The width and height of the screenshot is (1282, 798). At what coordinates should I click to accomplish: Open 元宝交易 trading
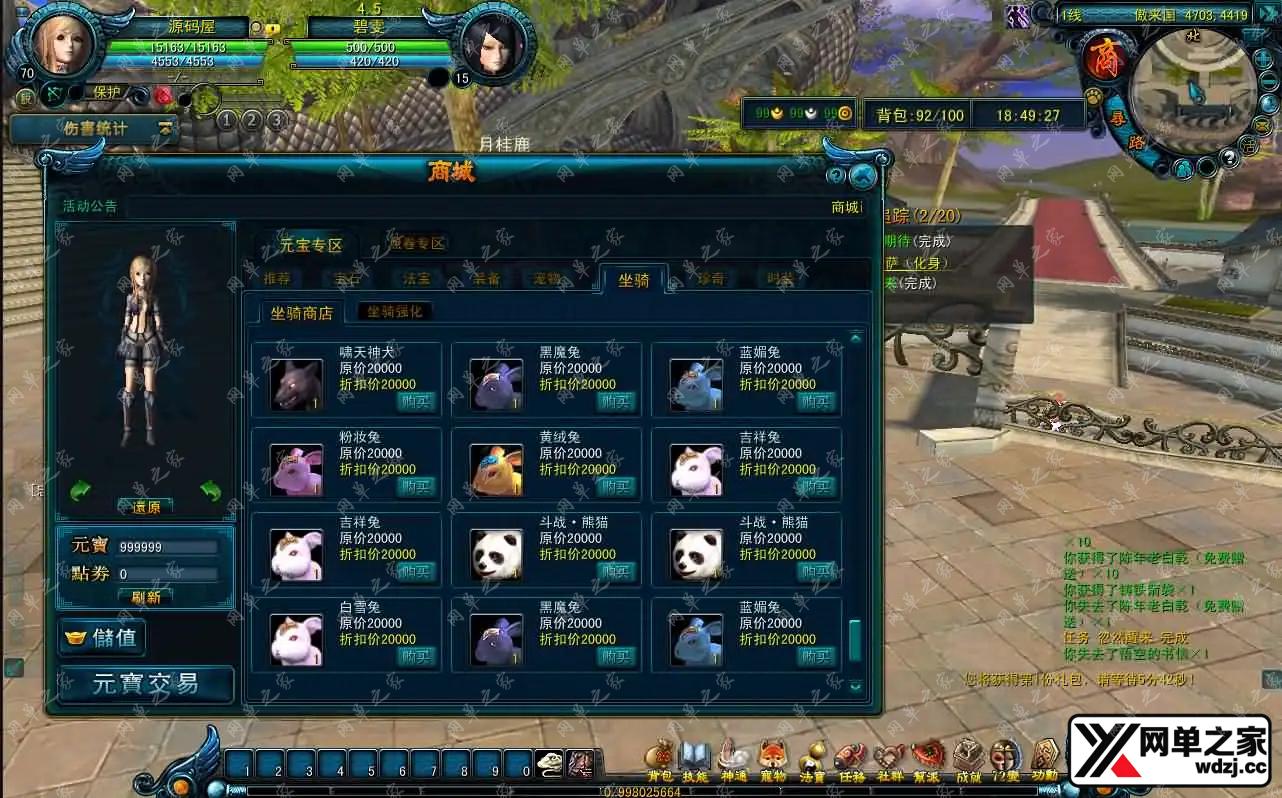[x=146, y=684]
